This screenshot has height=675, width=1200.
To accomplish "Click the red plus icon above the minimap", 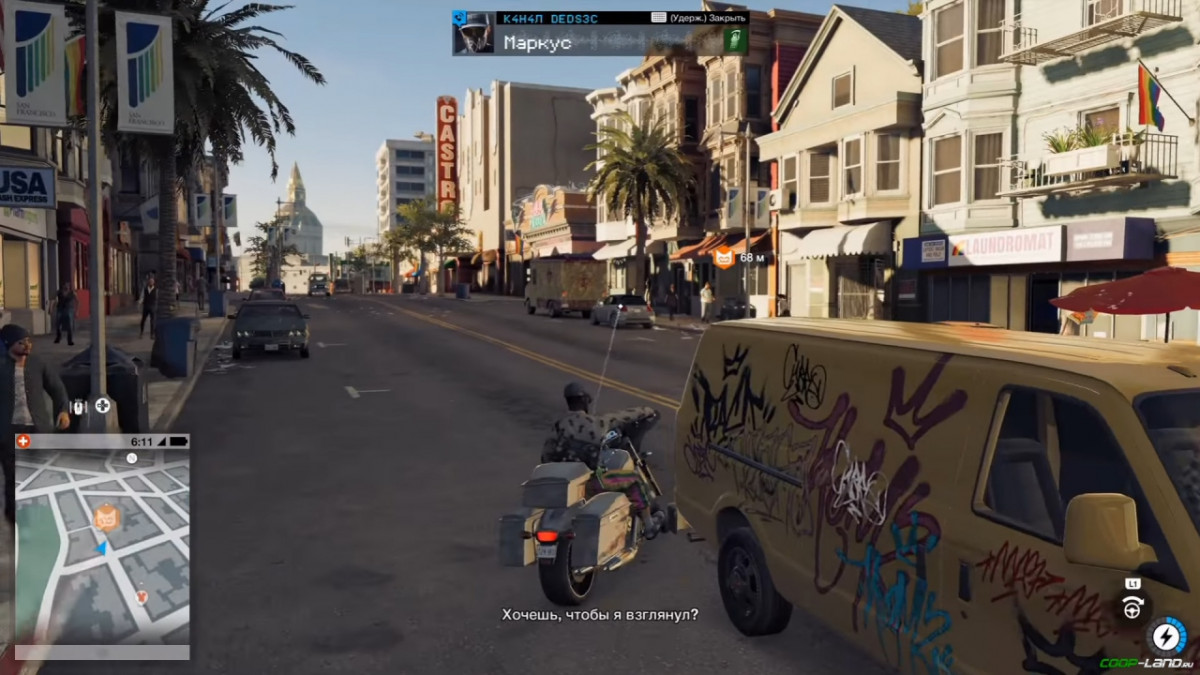I will click(24, 441).
